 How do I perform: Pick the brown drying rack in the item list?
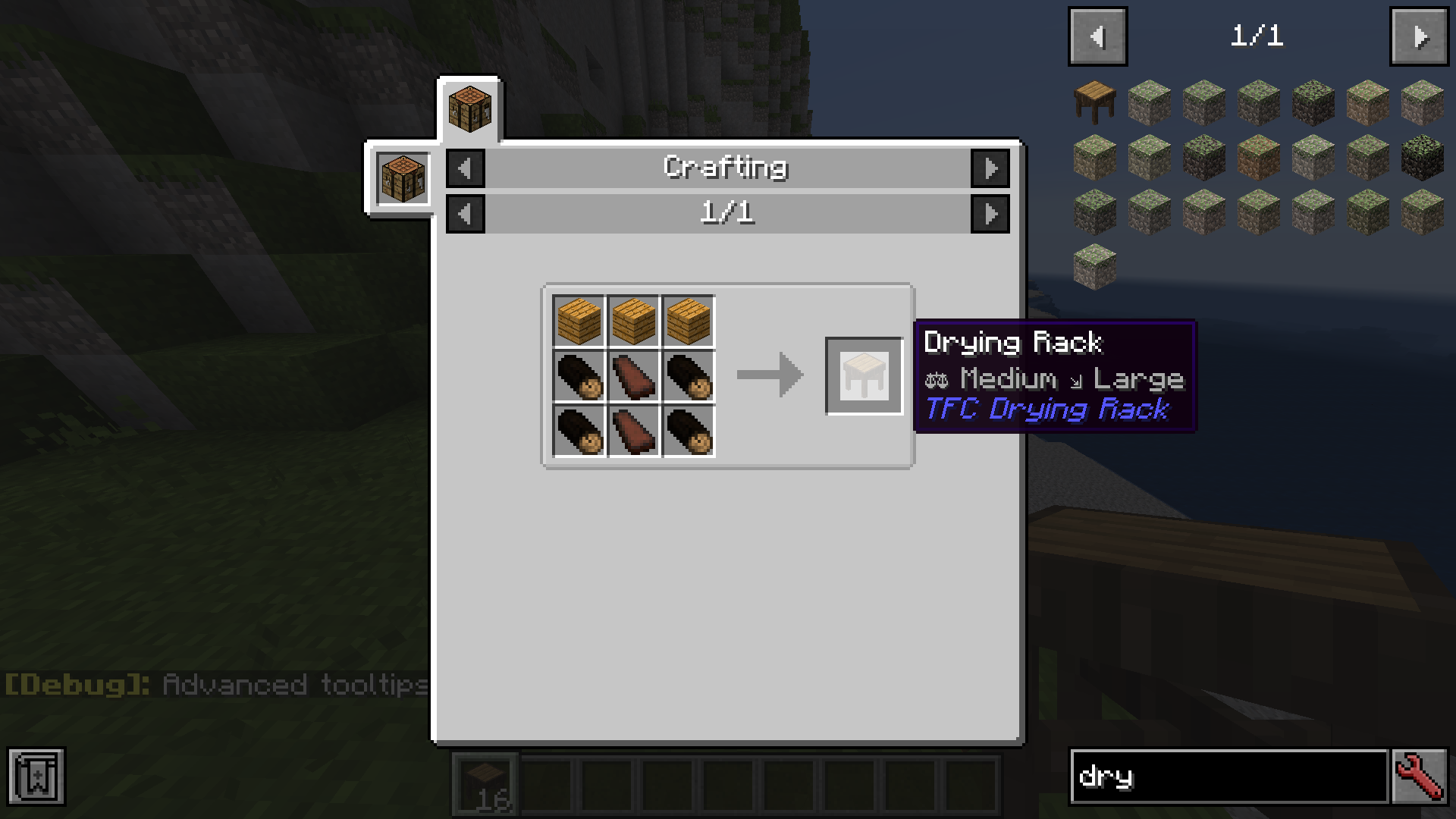1094,102
